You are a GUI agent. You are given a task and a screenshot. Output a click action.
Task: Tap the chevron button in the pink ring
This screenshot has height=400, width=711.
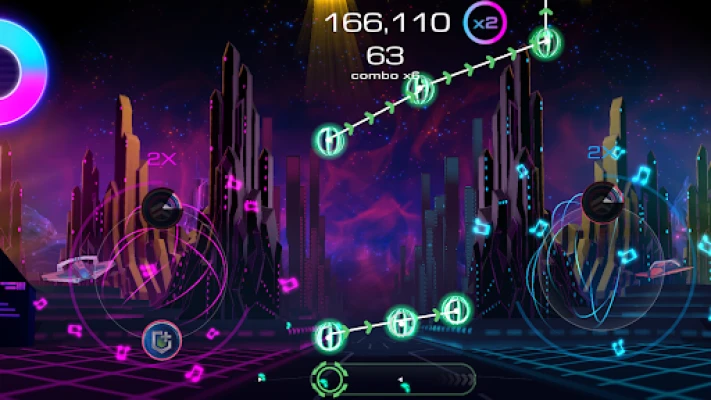click(x=159, y=207)
